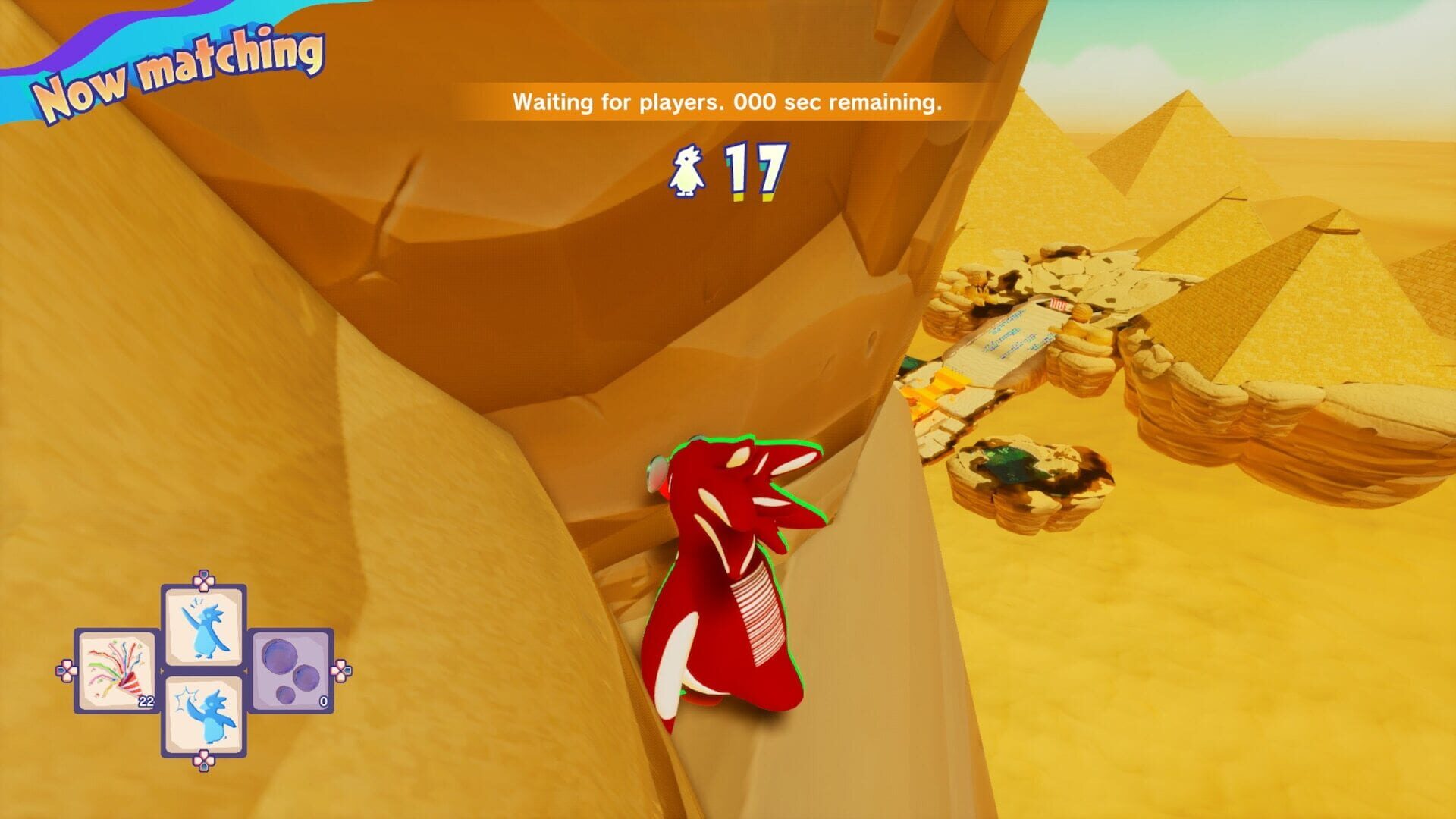Select the waving penguin emote icon
Image resolution: width=1456 pixels, height=819 pixels.
tap(202, 626)
